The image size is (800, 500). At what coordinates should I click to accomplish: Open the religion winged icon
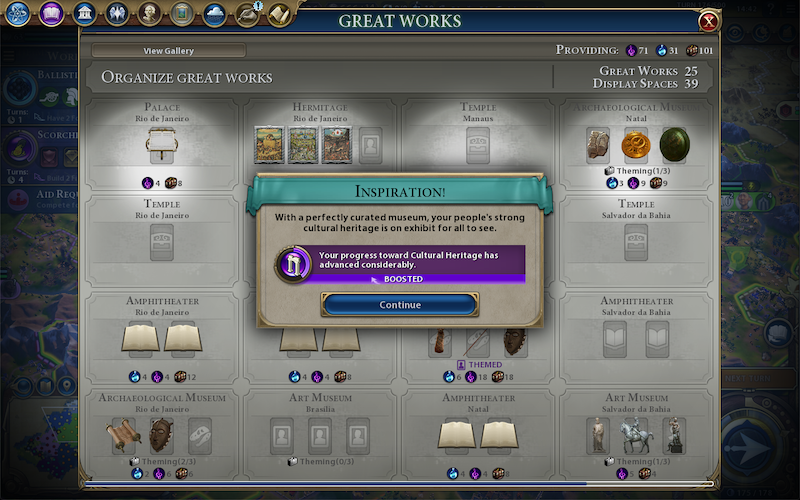[x=116, y=14]
